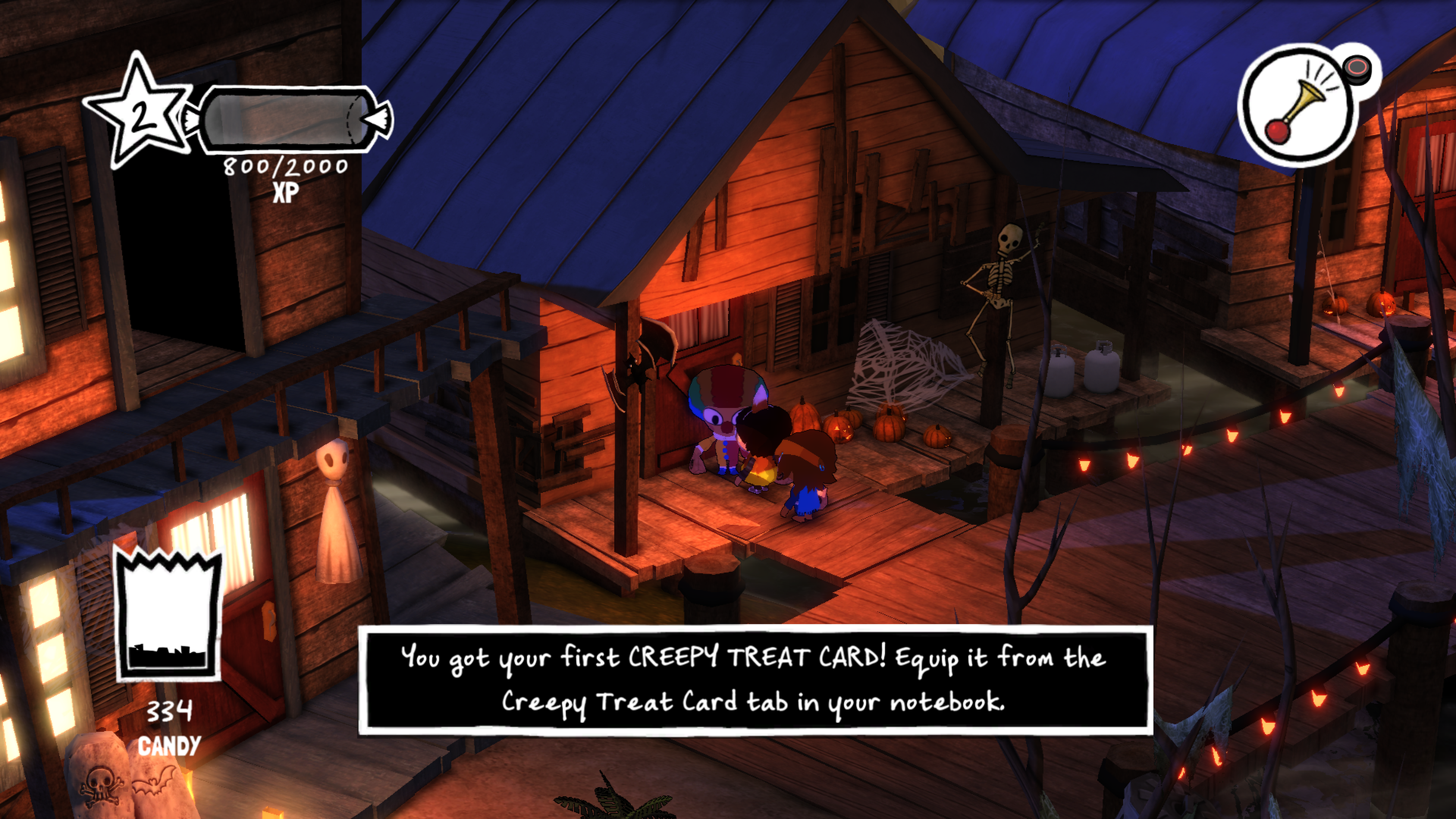The image size is (1456, 819).
Task: Open the candy bag icon
Action: click(x=168, y=614)
